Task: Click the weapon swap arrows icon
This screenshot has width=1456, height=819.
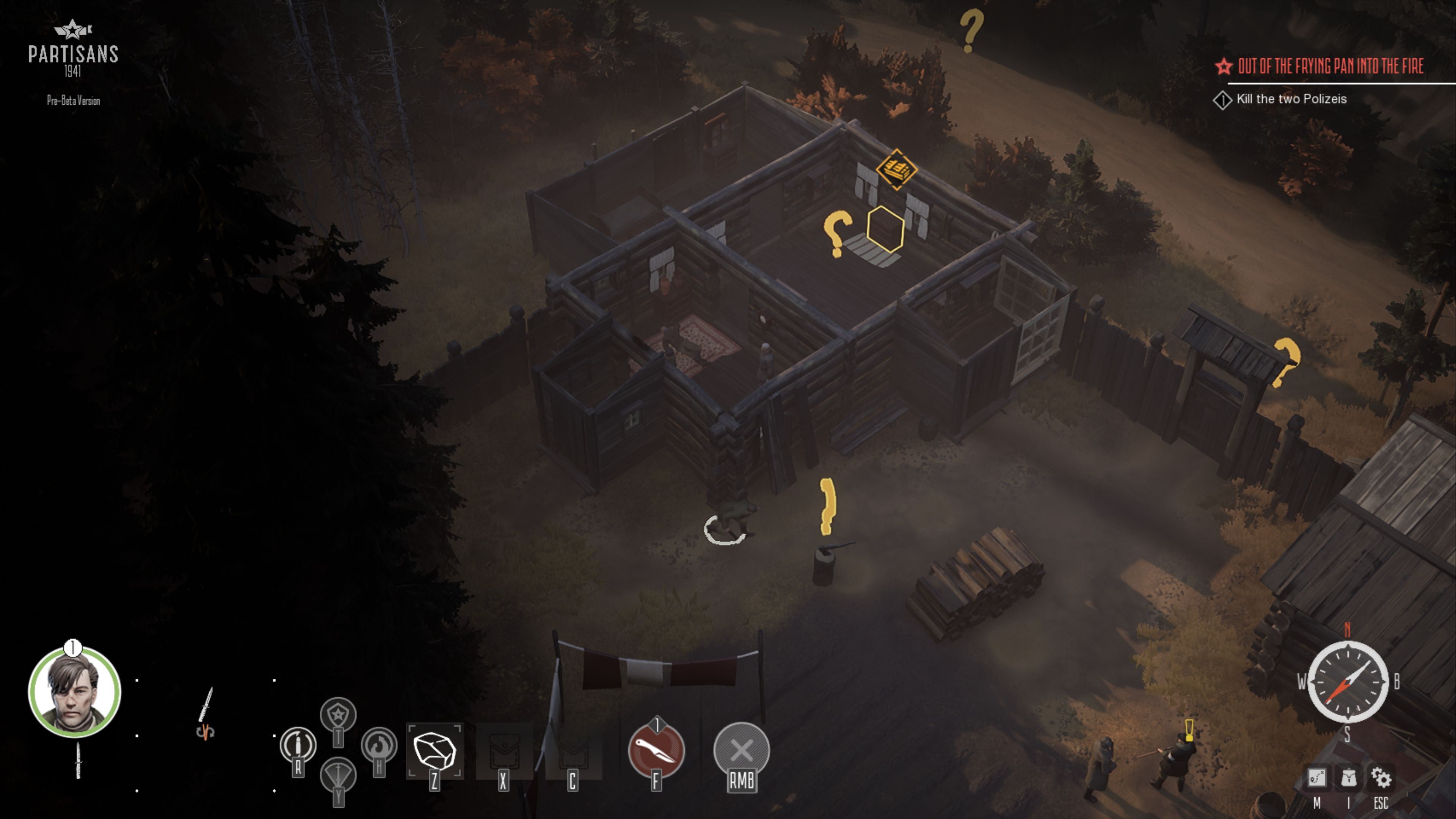Action: pos(205,733)
